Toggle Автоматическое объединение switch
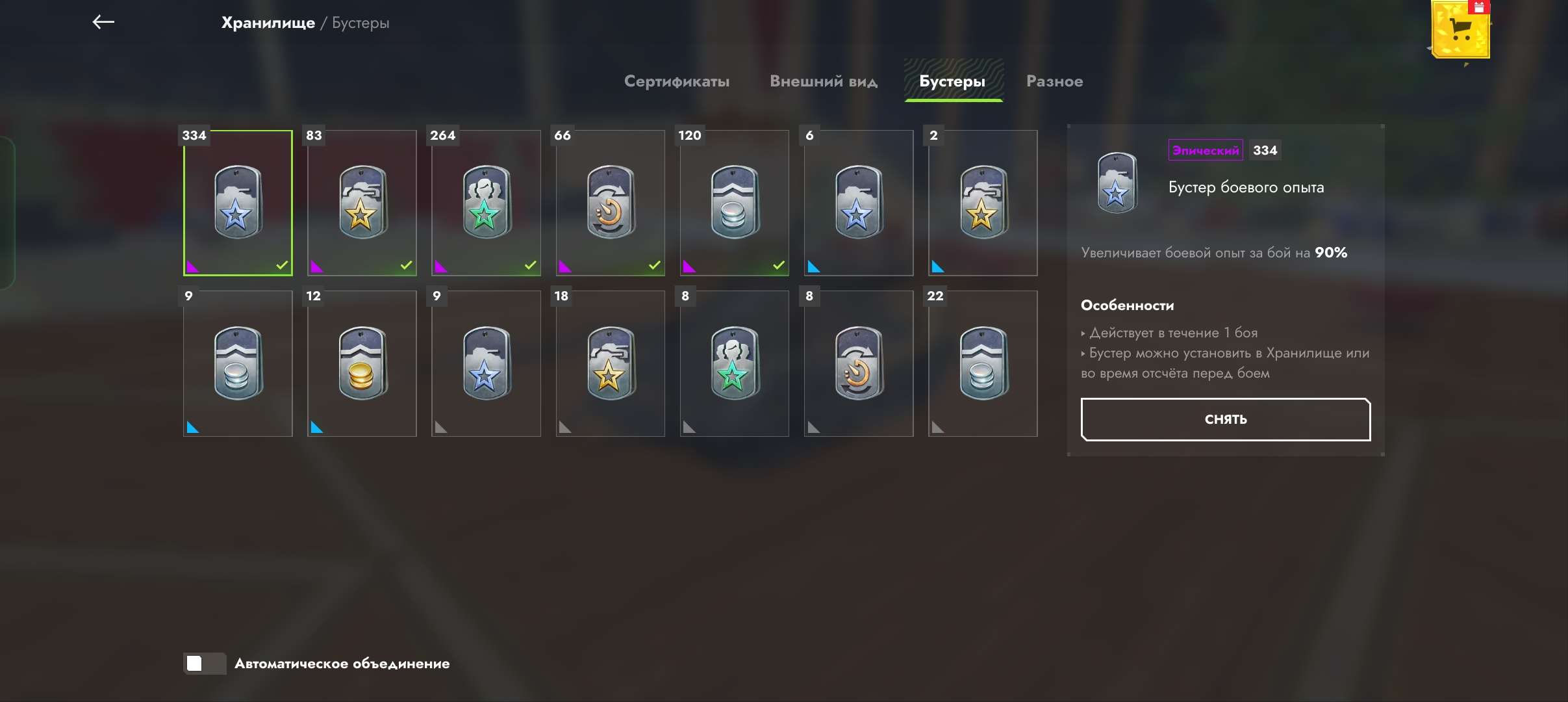Image resolution: width=1568 pixels, height=702 pixels. point(204,664)
